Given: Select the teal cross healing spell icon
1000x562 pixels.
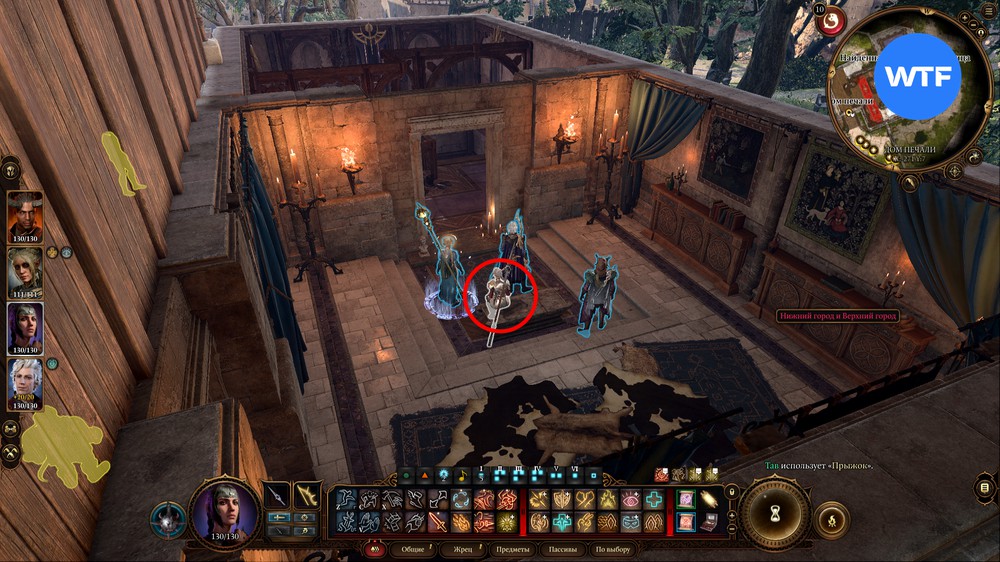Looking at the screenshot, I should point(654,500).
